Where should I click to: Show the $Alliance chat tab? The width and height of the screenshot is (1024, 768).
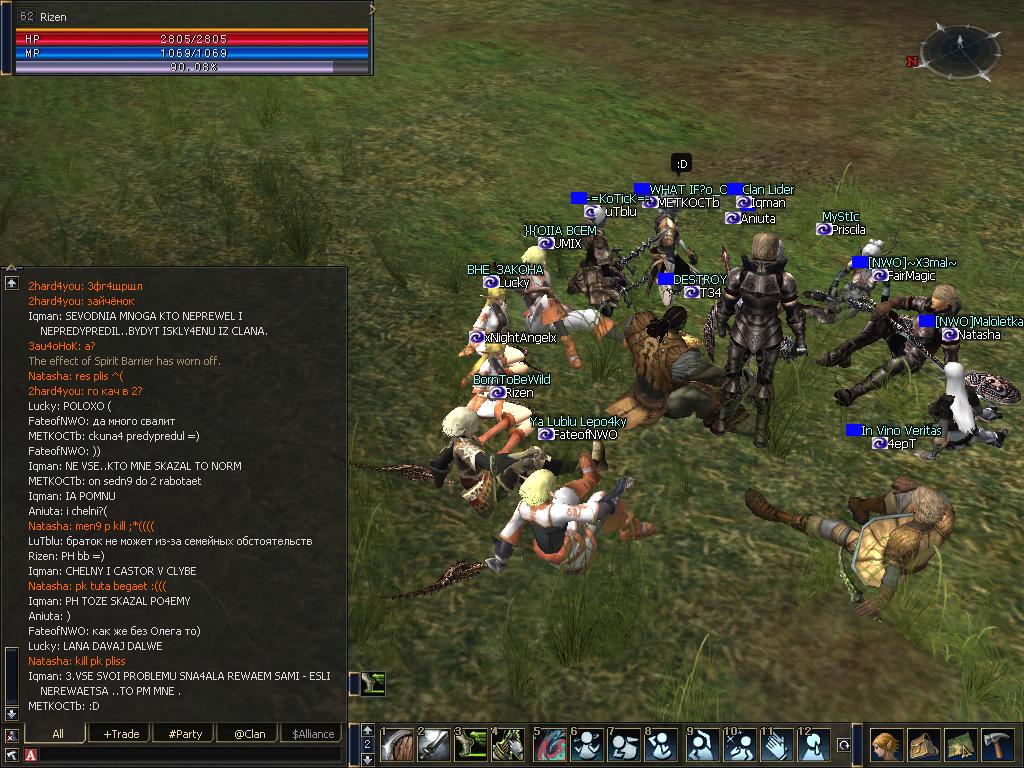pos(313,733)
